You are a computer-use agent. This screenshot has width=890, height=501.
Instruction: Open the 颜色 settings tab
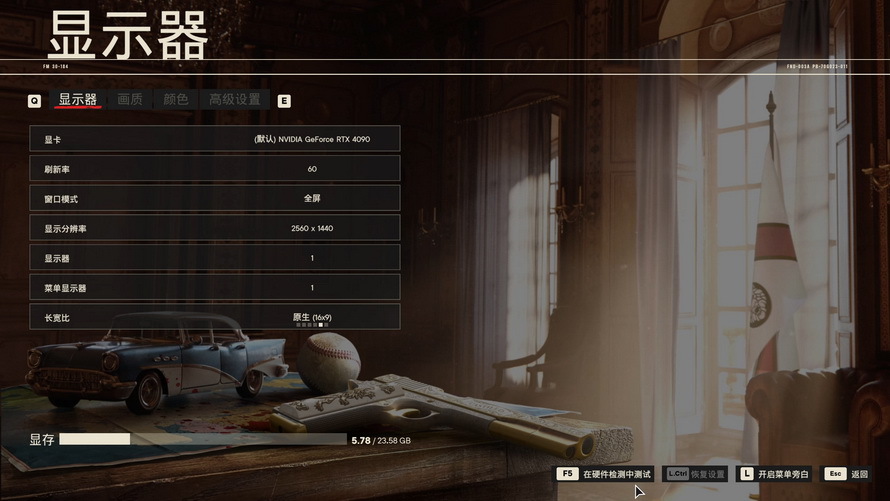click(x=176, y=100)
